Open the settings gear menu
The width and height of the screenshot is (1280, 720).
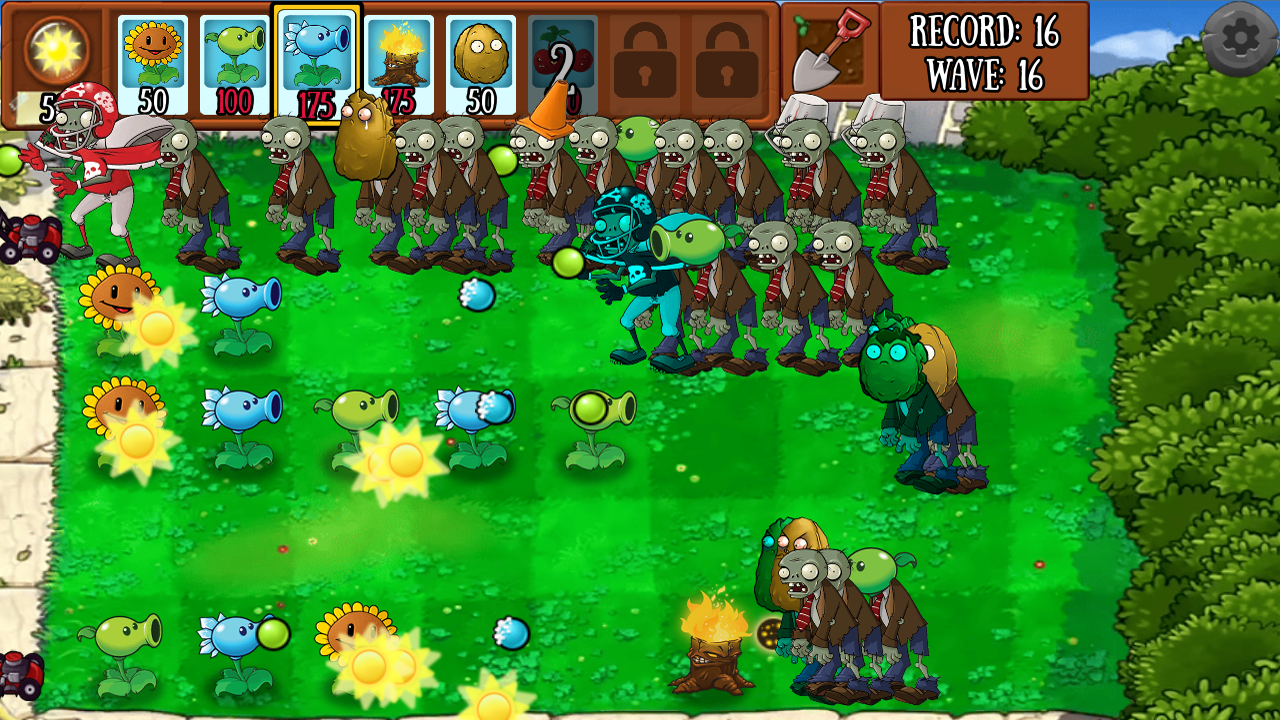pyautogui.click(x=1240, y=35)
